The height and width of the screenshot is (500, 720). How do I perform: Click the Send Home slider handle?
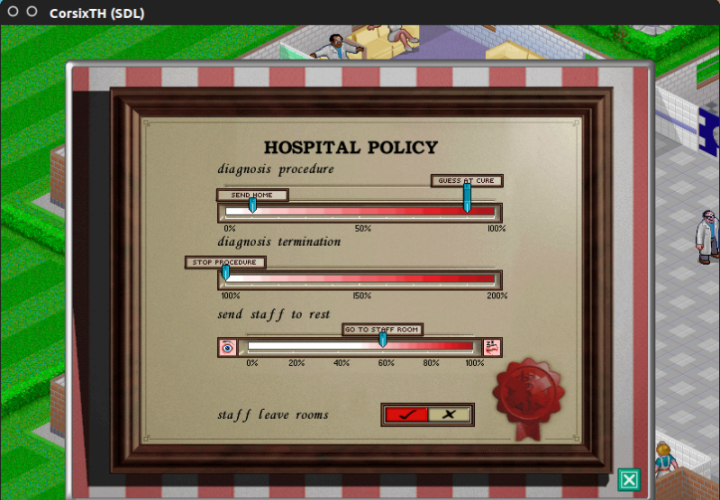click(x=252, y=204)
